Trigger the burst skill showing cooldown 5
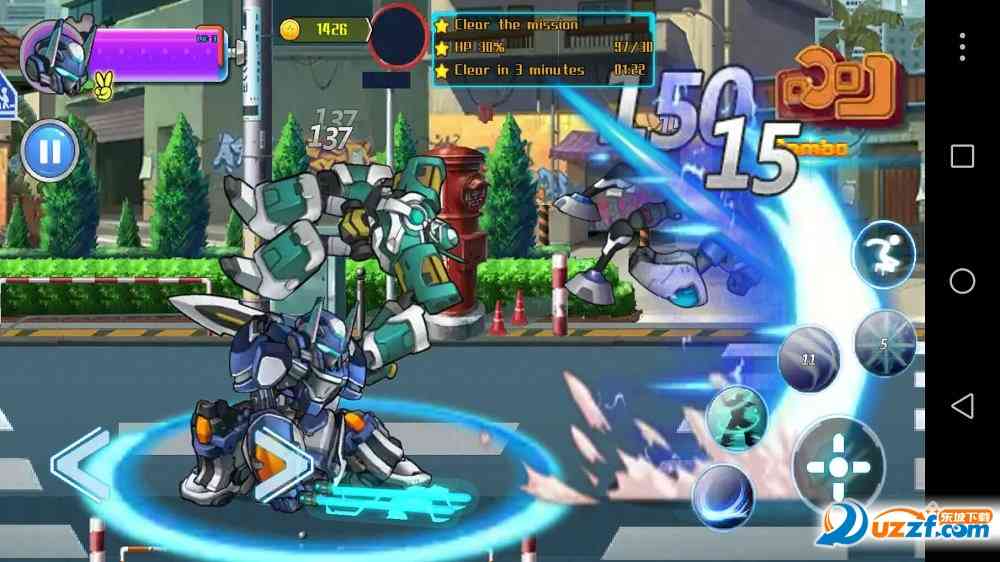 pos(885,343)
